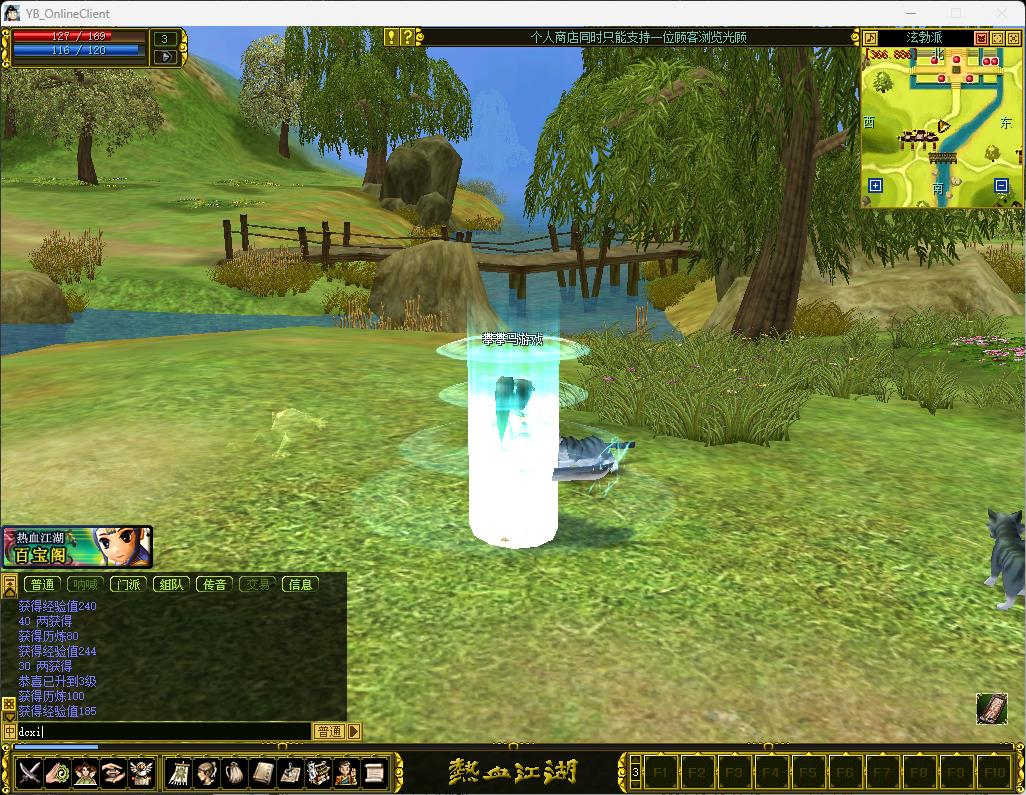Viewport: 1026px width, 795px height.
Task: Click the chat text input field
Action: 160,731
